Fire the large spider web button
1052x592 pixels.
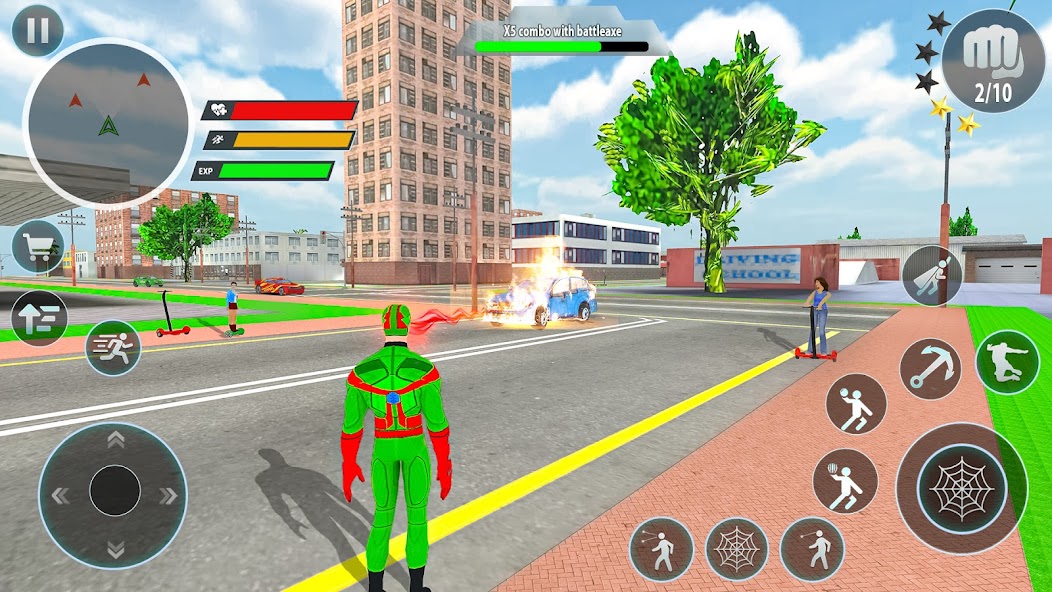[x=961, y=487]
